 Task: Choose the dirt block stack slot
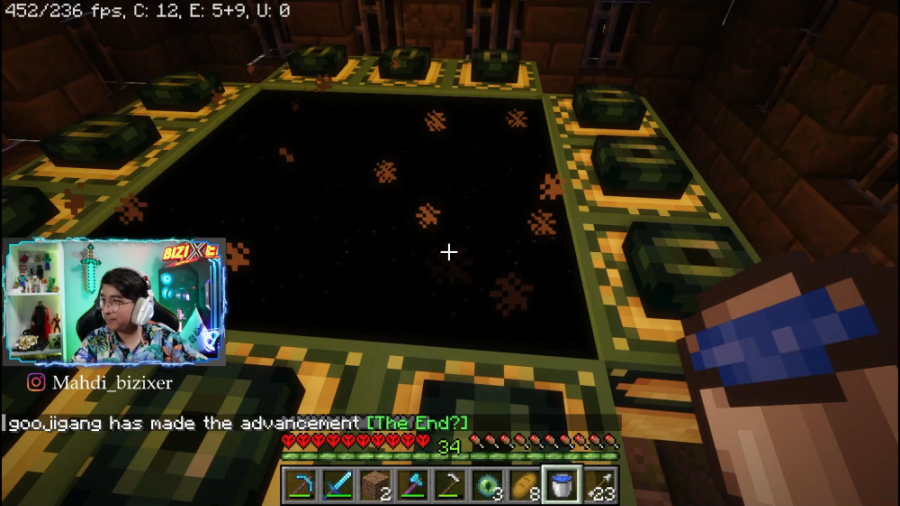[375, 485]
